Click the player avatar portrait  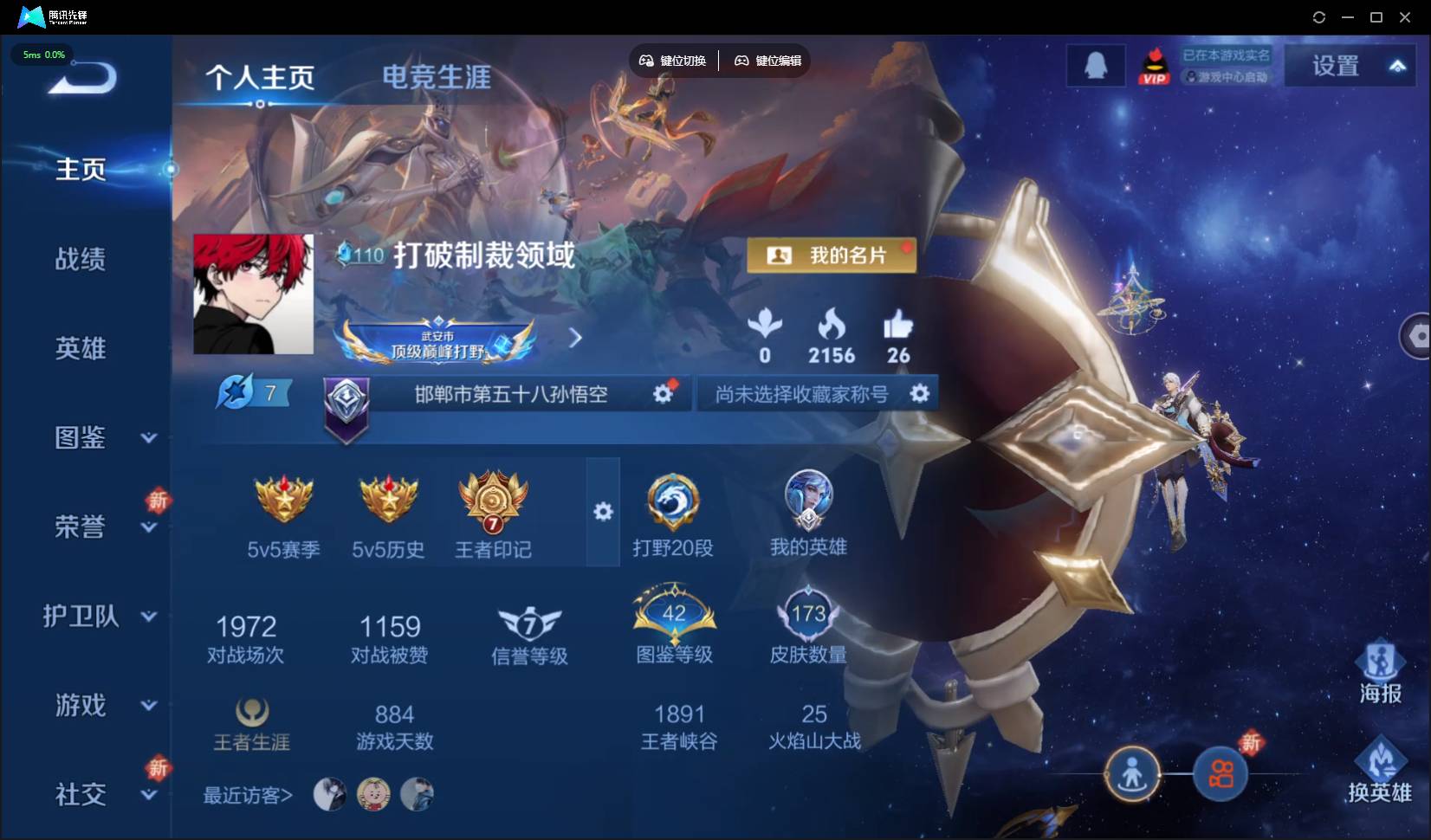coord(254,294)
